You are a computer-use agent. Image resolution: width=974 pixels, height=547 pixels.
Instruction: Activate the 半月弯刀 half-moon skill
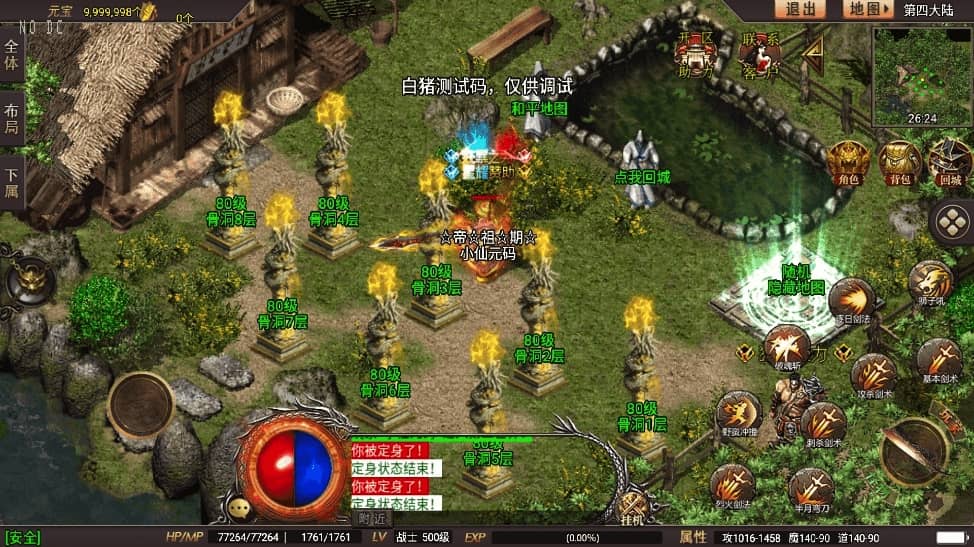810,489
